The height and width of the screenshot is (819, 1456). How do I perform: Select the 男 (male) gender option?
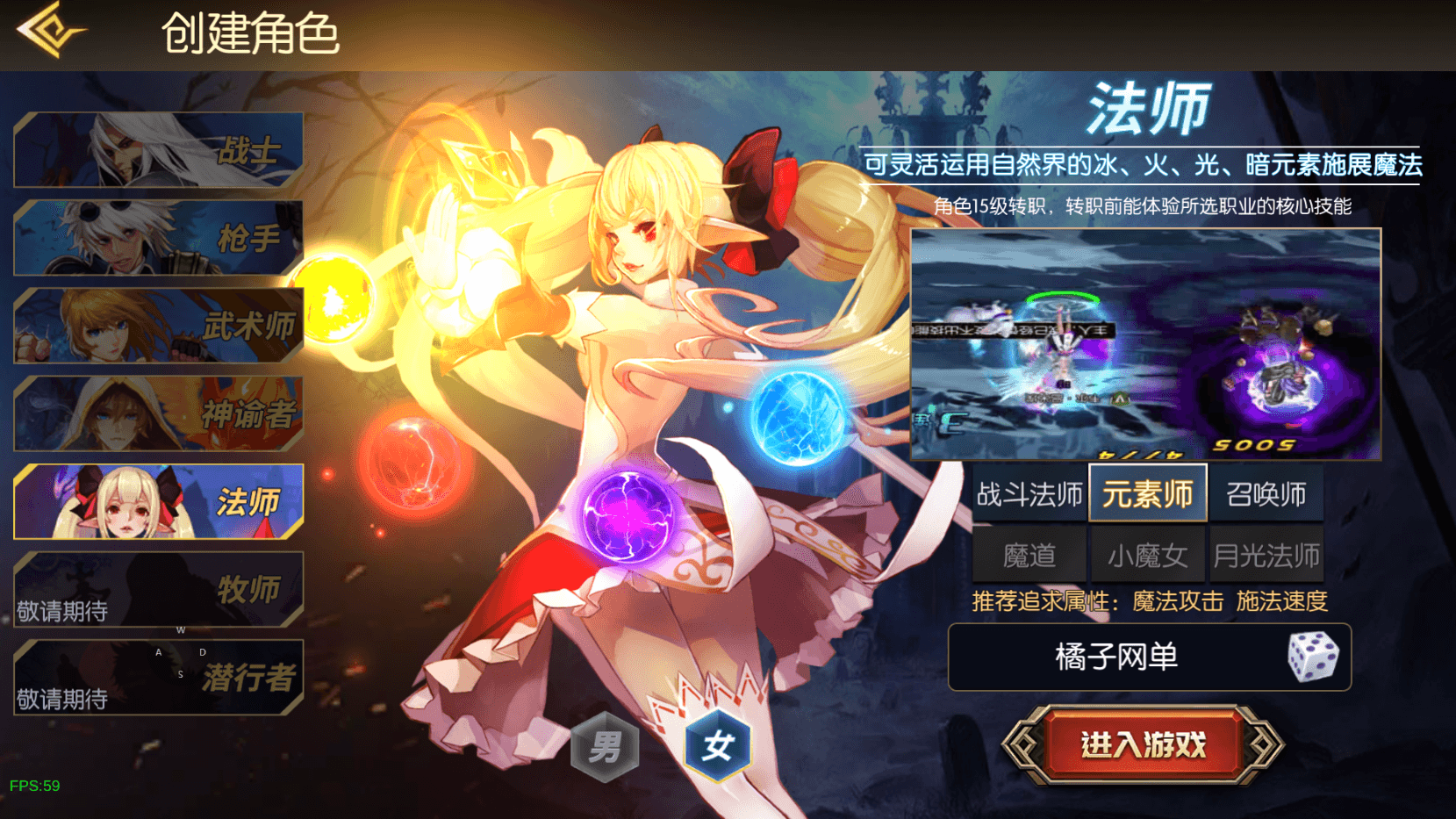pos(606,745)
